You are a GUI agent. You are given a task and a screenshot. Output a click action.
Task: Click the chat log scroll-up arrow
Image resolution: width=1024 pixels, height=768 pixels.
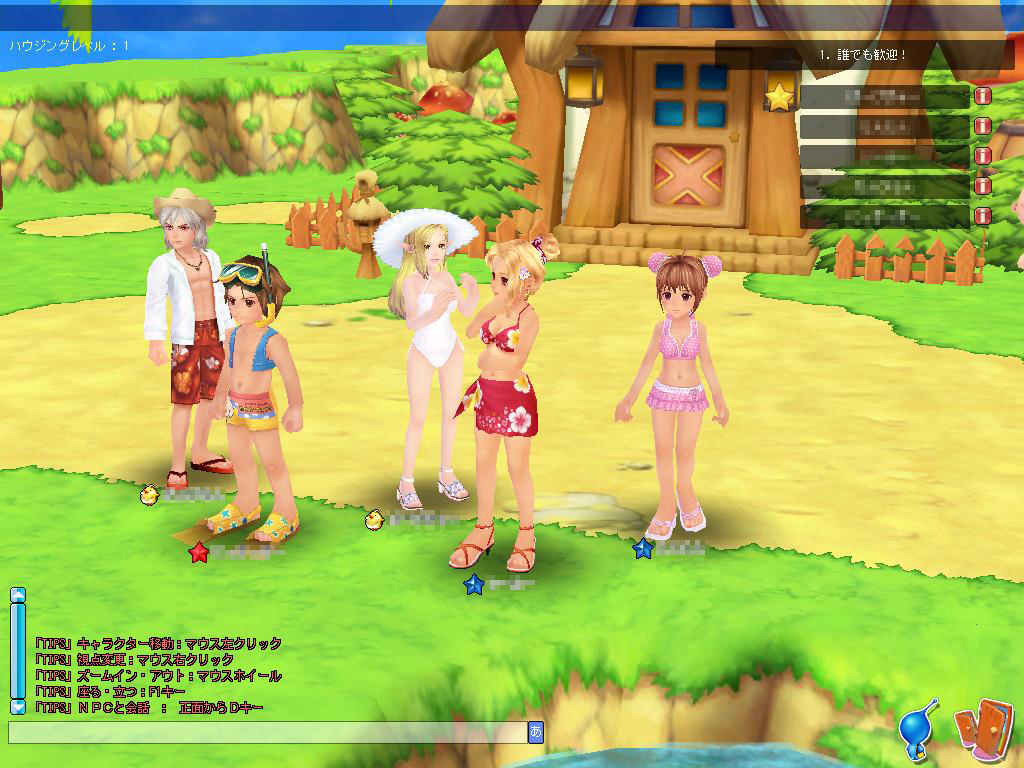(x=17, y=595)
